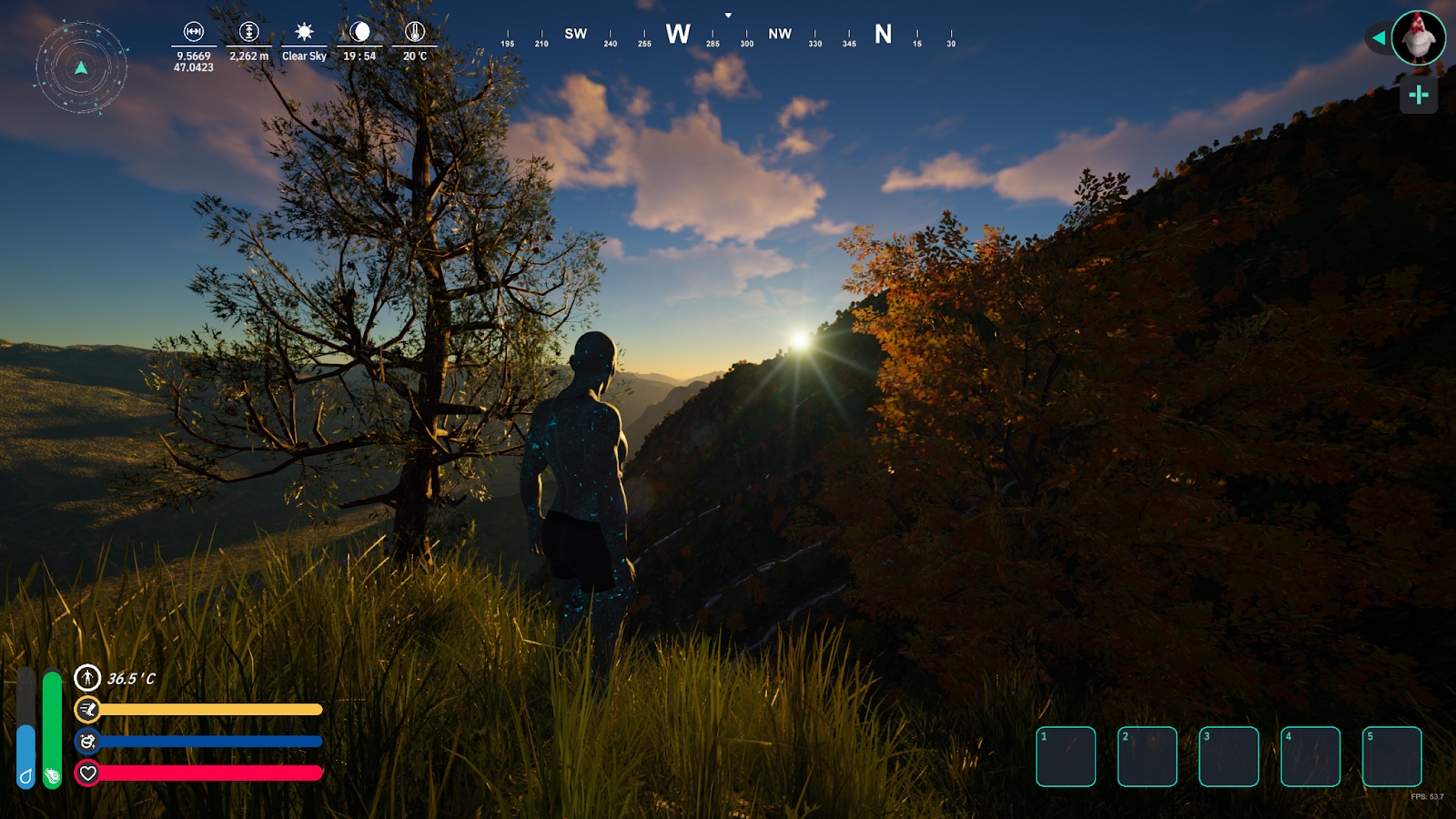Click the stamina running icon
1456x819 pixels.
point(87,709)
